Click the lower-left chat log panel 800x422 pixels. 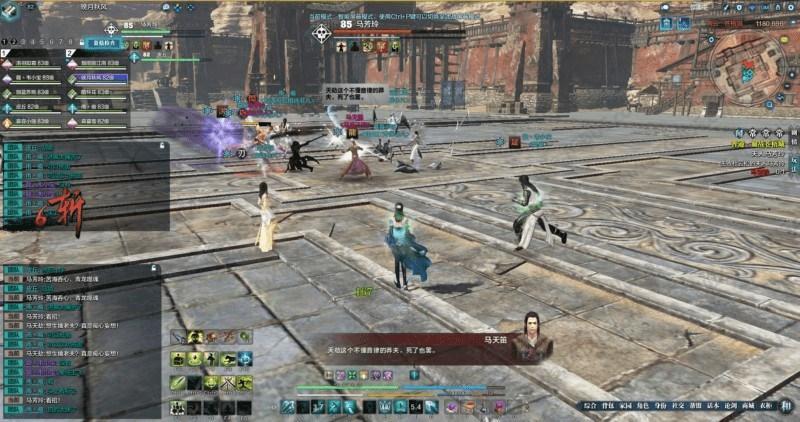pyautogui.click(x=80, y=340)
